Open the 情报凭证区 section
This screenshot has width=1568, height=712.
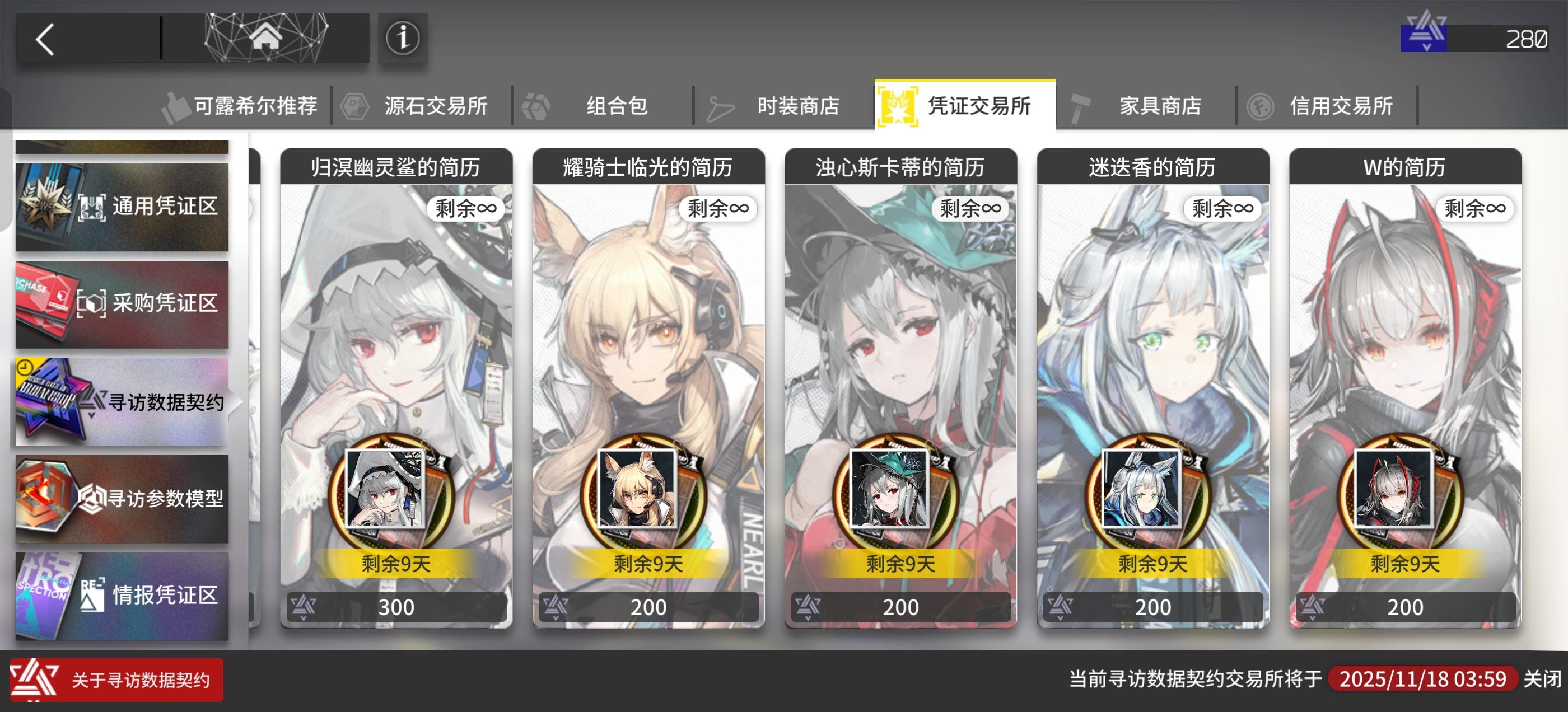click(x=122, y=596)
